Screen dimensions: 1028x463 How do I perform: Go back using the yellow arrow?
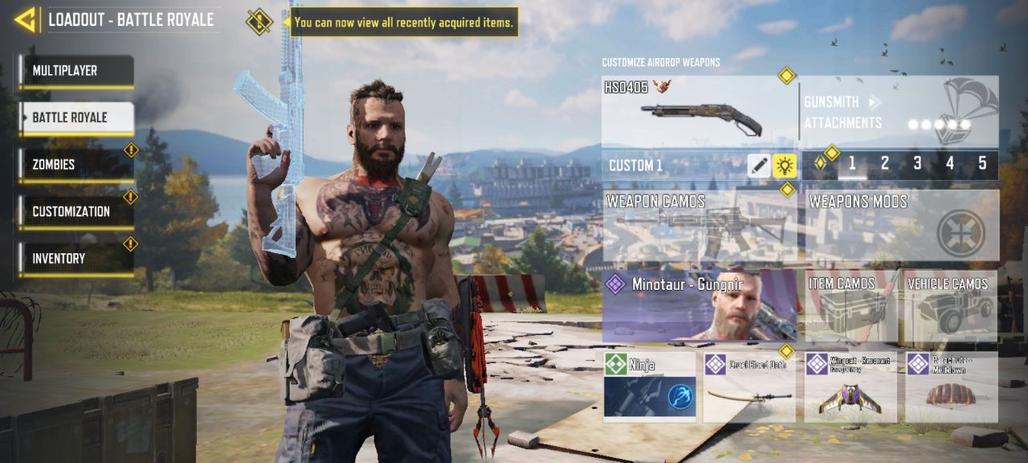pyautogui.click(x=25, y=19)
